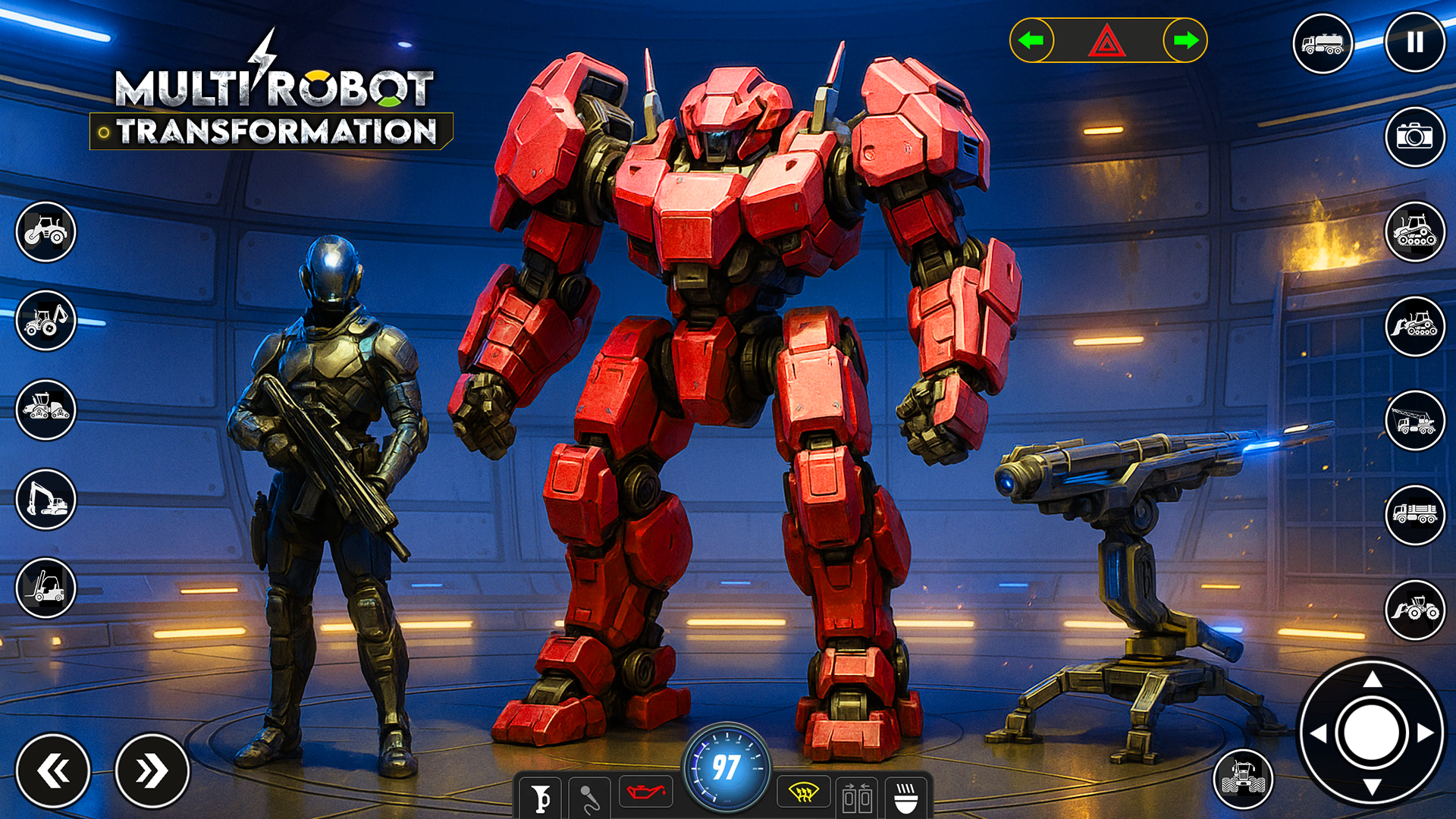
Task: Honk the horn from the bottom bar
Action: coord(540,796)
